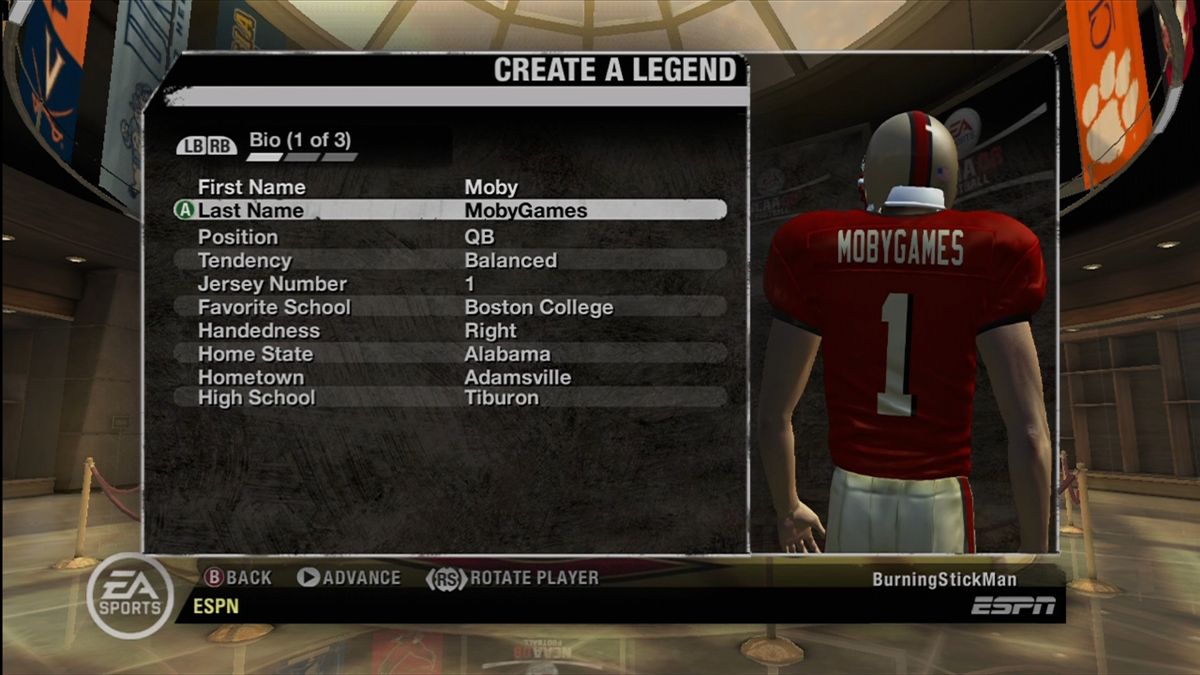The height and width of the screenshot is (675, 1200).
Task: Choose the Position row showing QB
Action: coord(450,237)
